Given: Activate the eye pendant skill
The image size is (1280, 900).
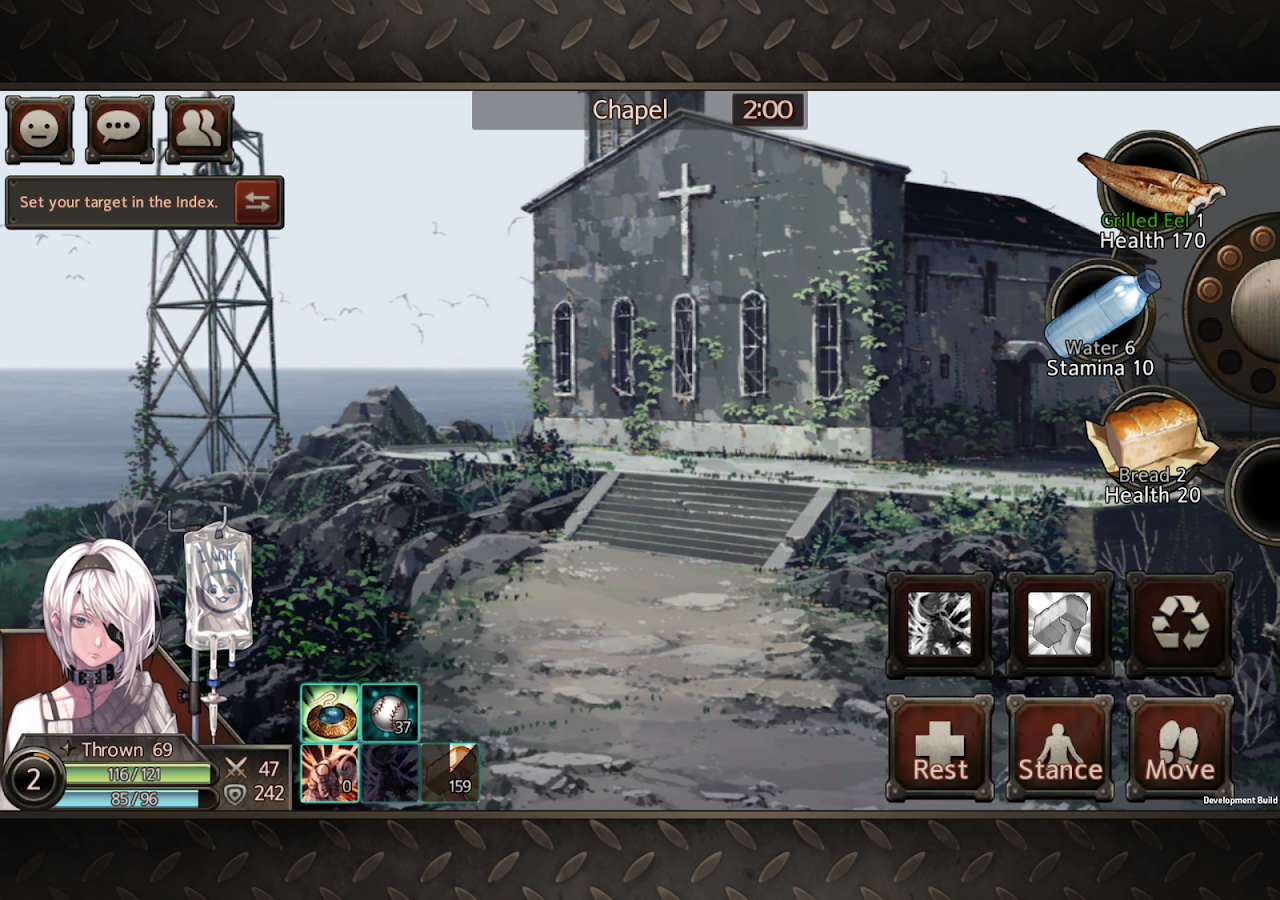Looking at the screenshot, I should tap(330, 713).
